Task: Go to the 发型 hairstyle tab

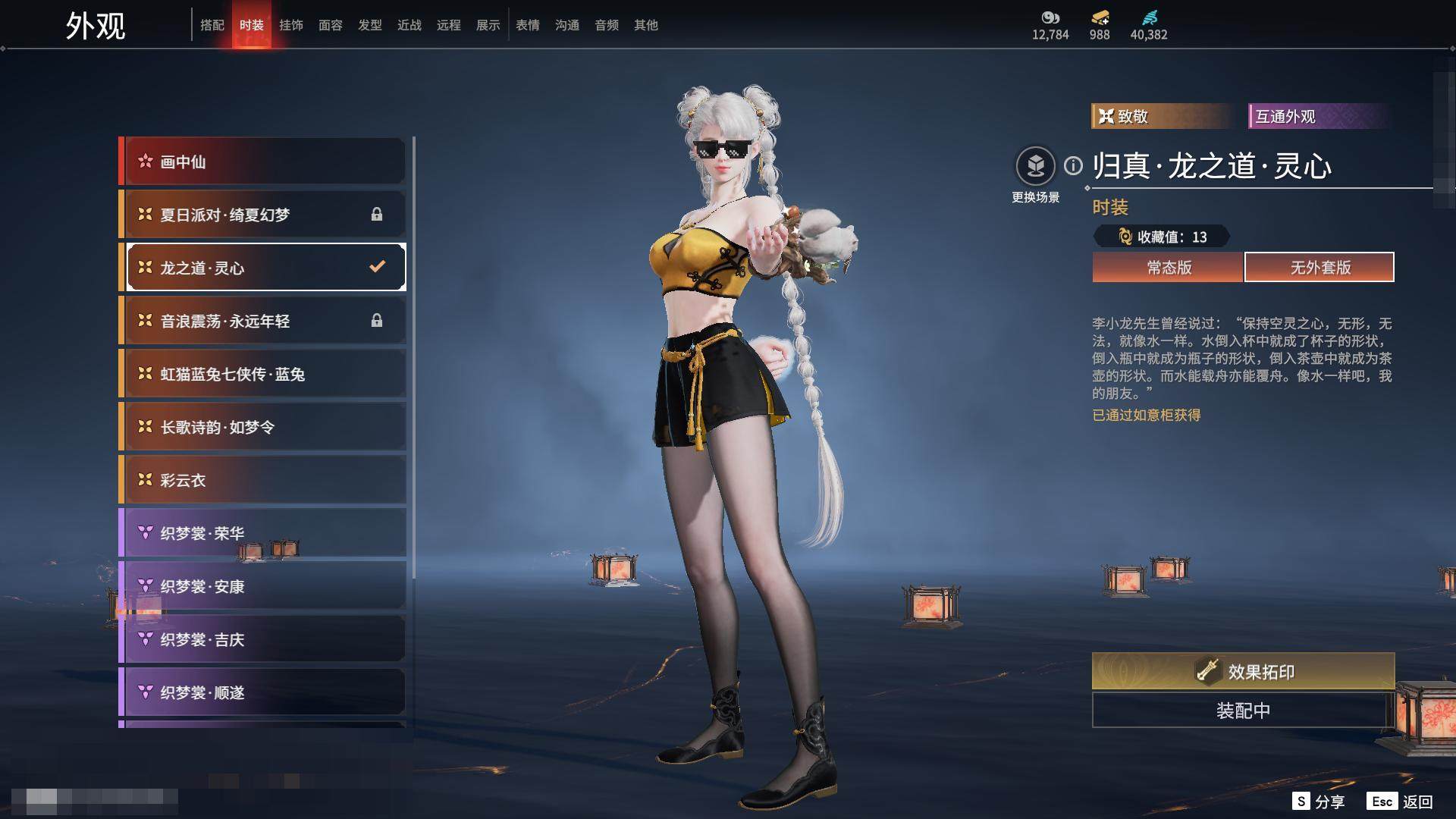Action: (370, 25)
